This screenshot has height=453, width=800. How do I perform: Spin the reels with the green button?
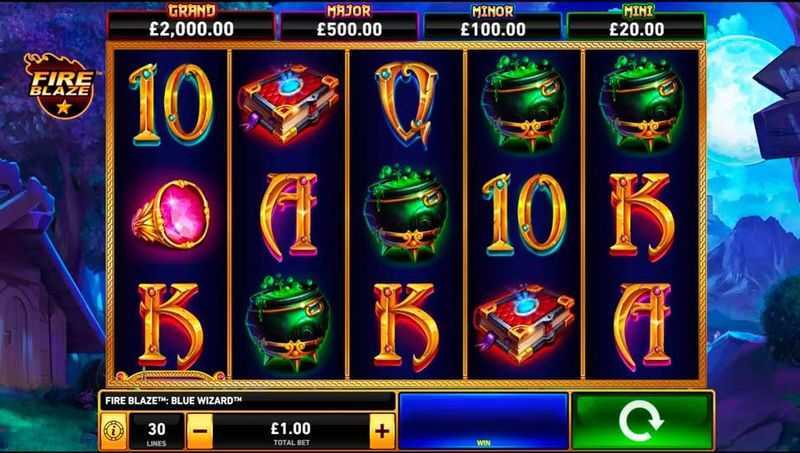click(x=643, y=422)
